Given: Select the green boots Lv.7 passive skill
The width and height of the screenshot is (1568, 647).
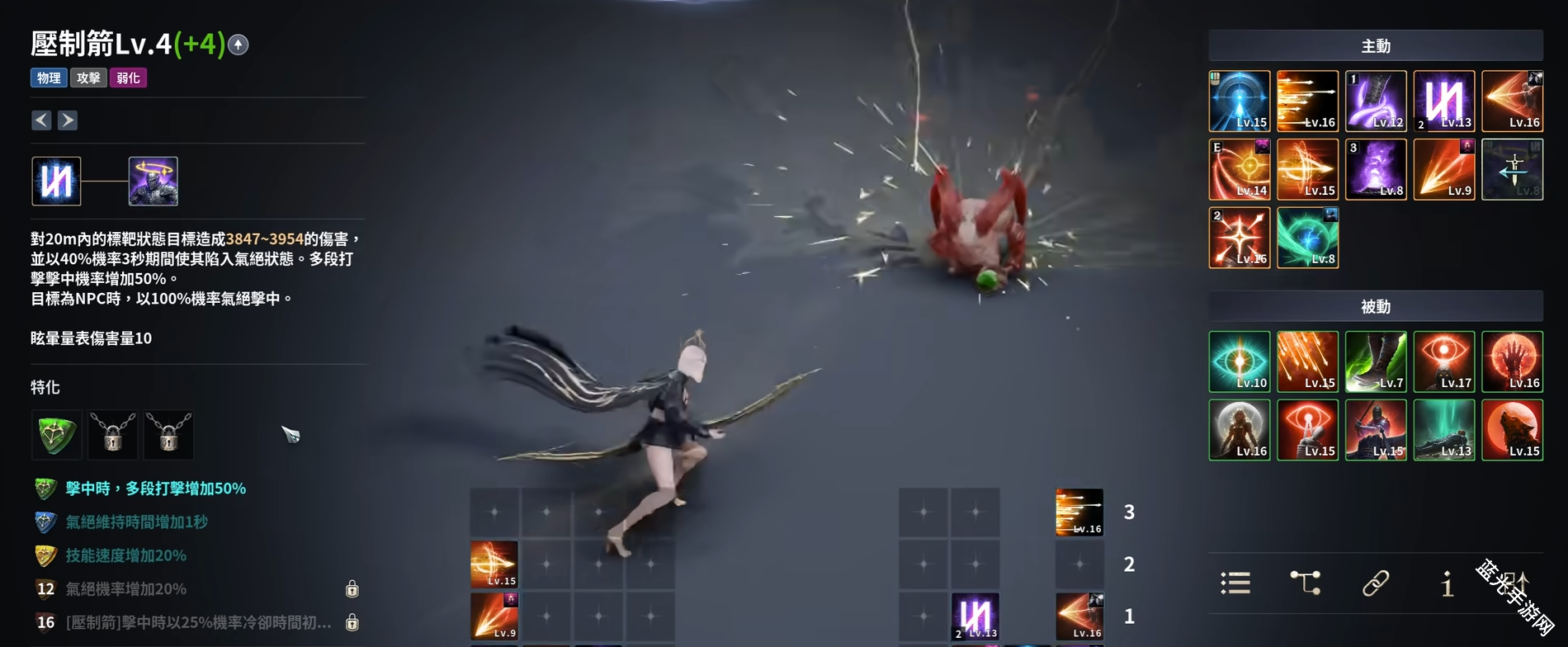Looking at the screenshot, I should 1376,361.
